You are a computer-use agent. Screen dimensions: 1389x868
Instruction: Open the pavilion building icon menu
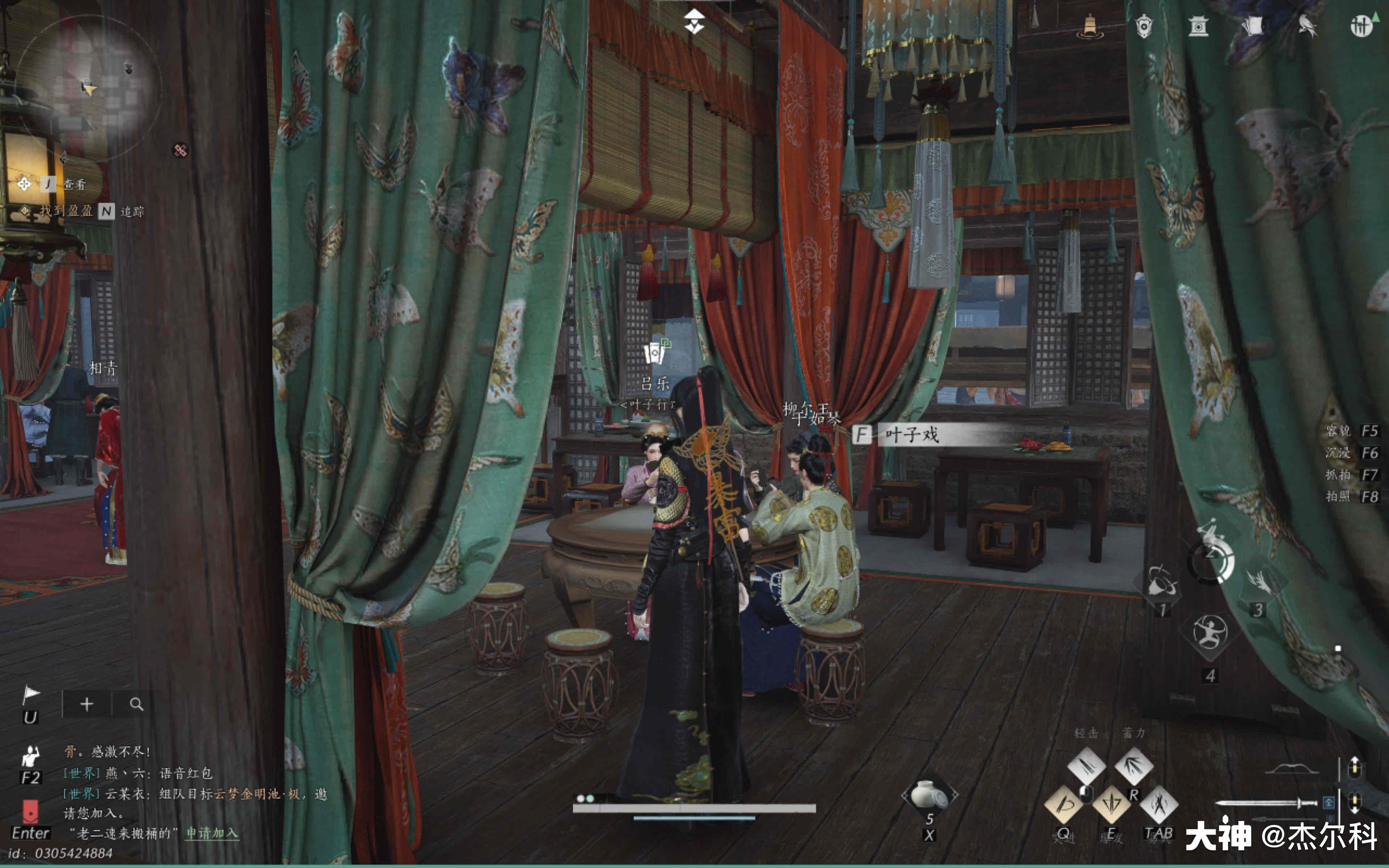(x=1198, y=26)
